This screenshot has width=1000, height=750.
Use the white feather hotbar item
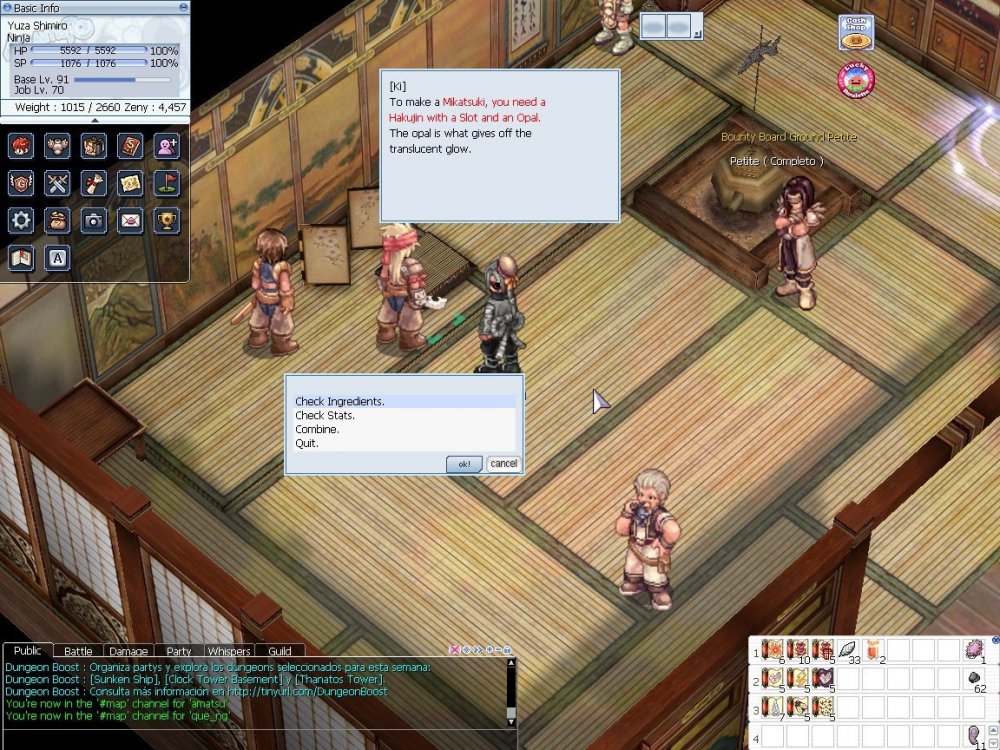click(848, 651)
